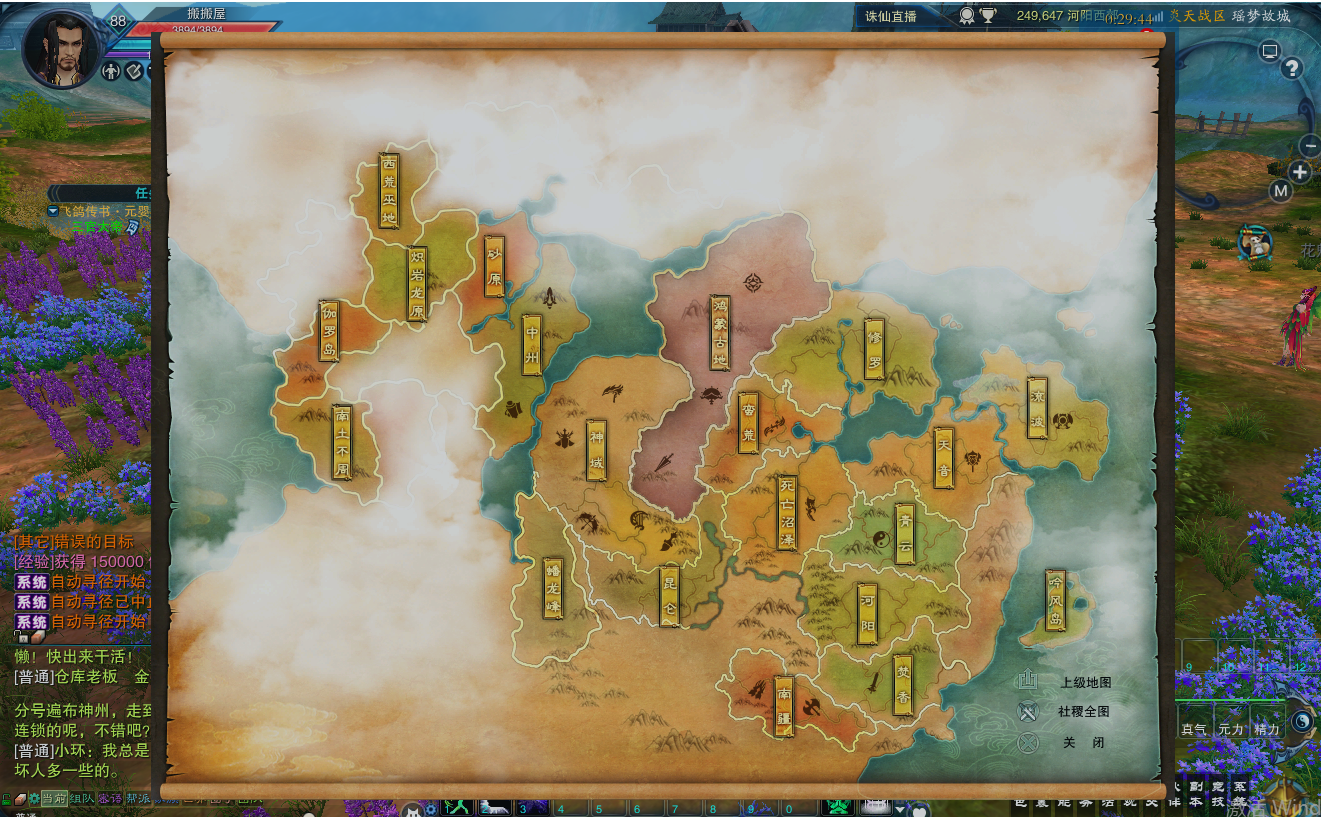Collapse the 飞鸽传书 quest entry arrow
Image resolution: width=1321 pixels, height=817 pixels.
coord(52,211)
